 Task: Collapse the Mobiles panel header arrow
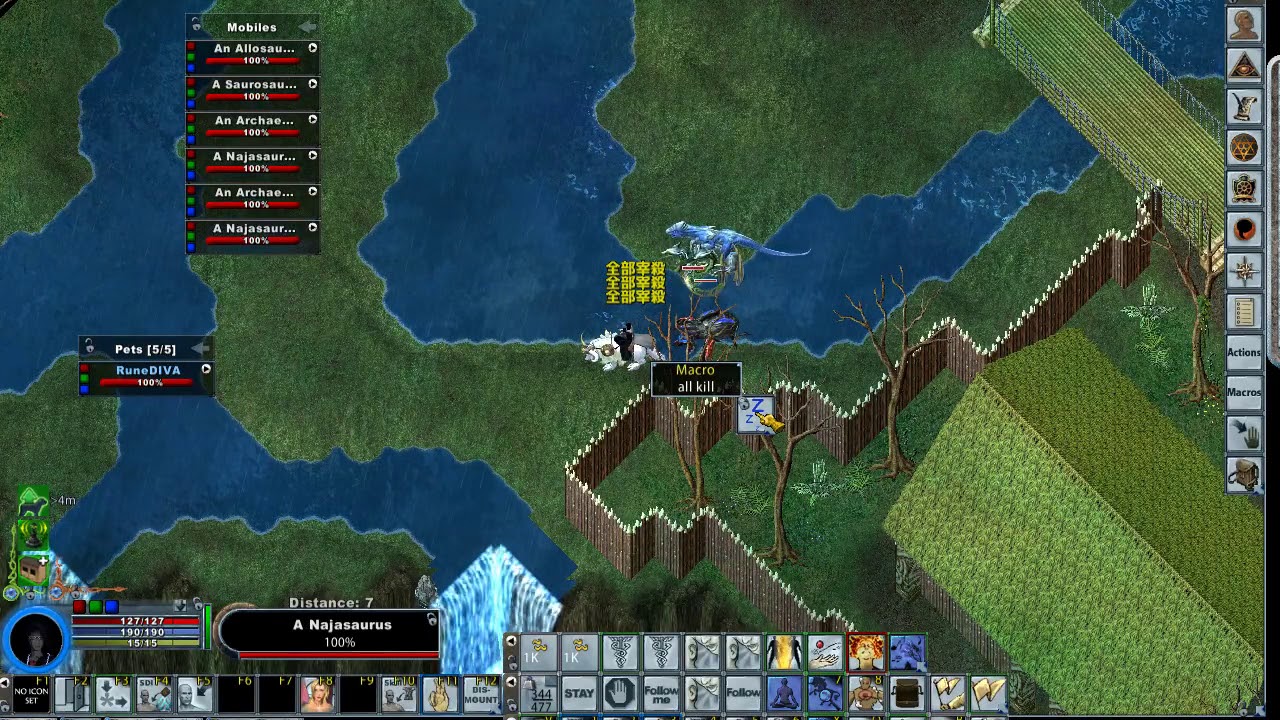pos(310,27)
